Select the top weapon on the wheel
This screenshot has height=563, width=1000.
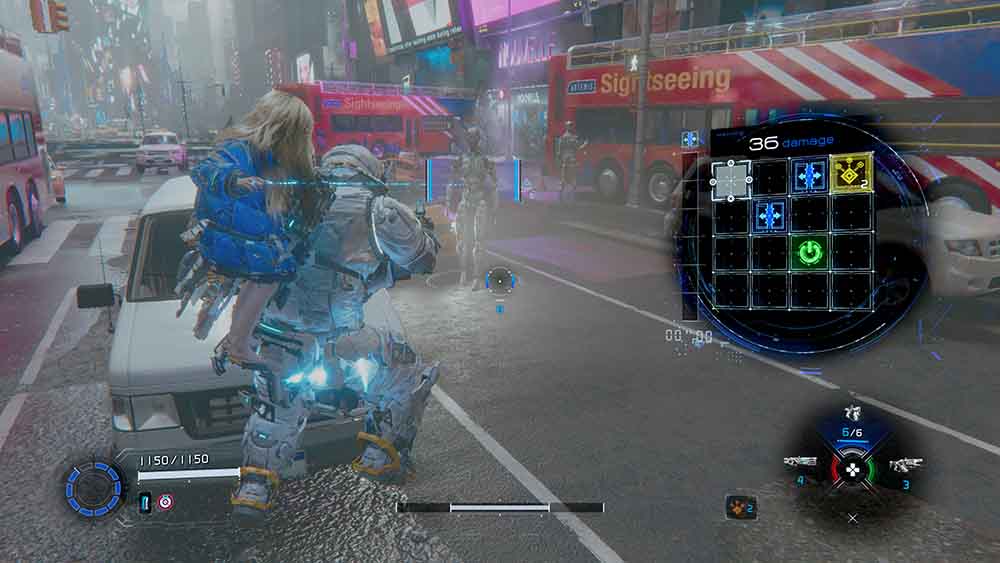(x=852, y=412)
